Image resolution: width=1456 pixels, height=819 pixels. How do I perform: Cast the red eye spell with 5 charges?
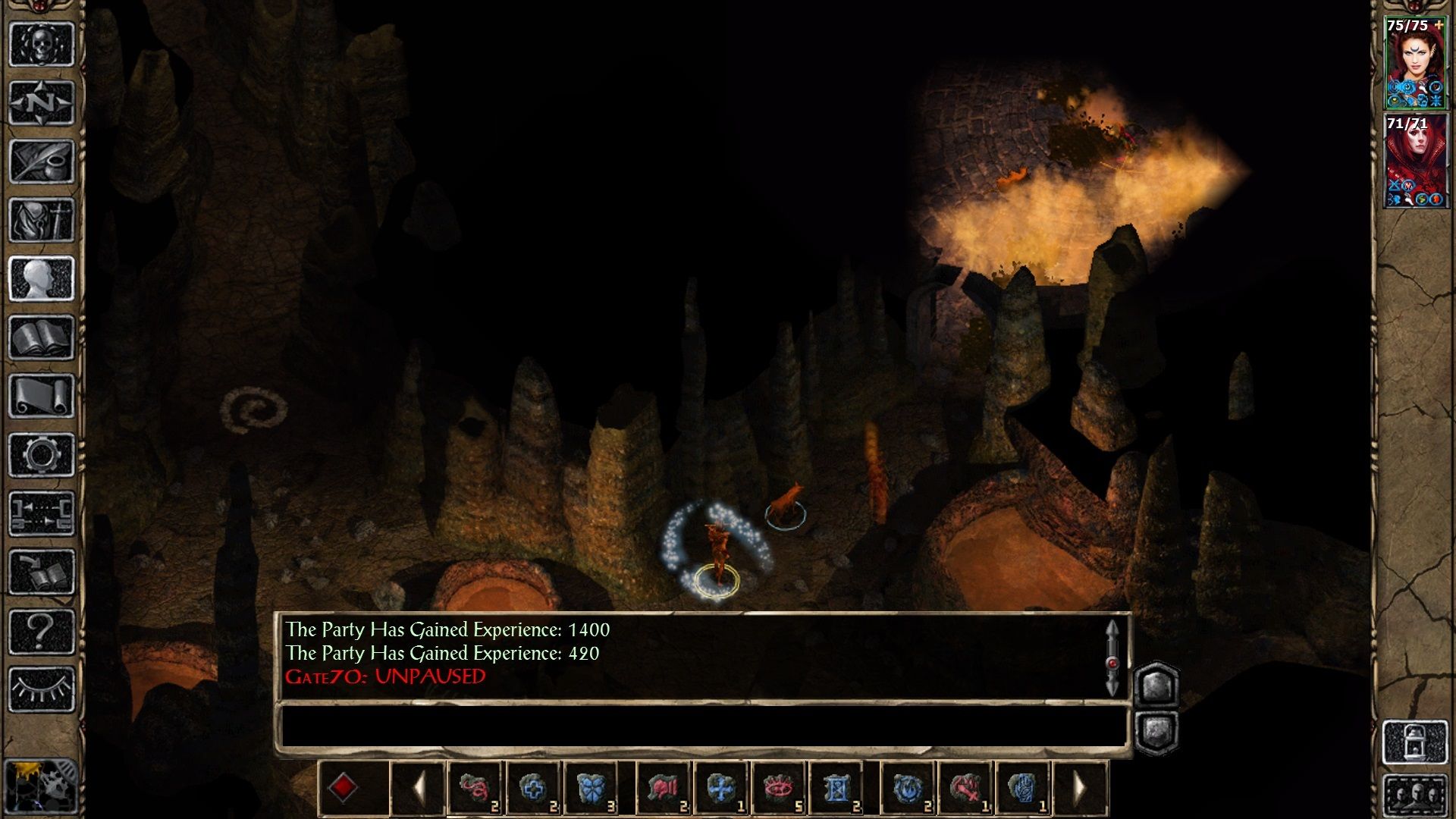tap(778, 789)
